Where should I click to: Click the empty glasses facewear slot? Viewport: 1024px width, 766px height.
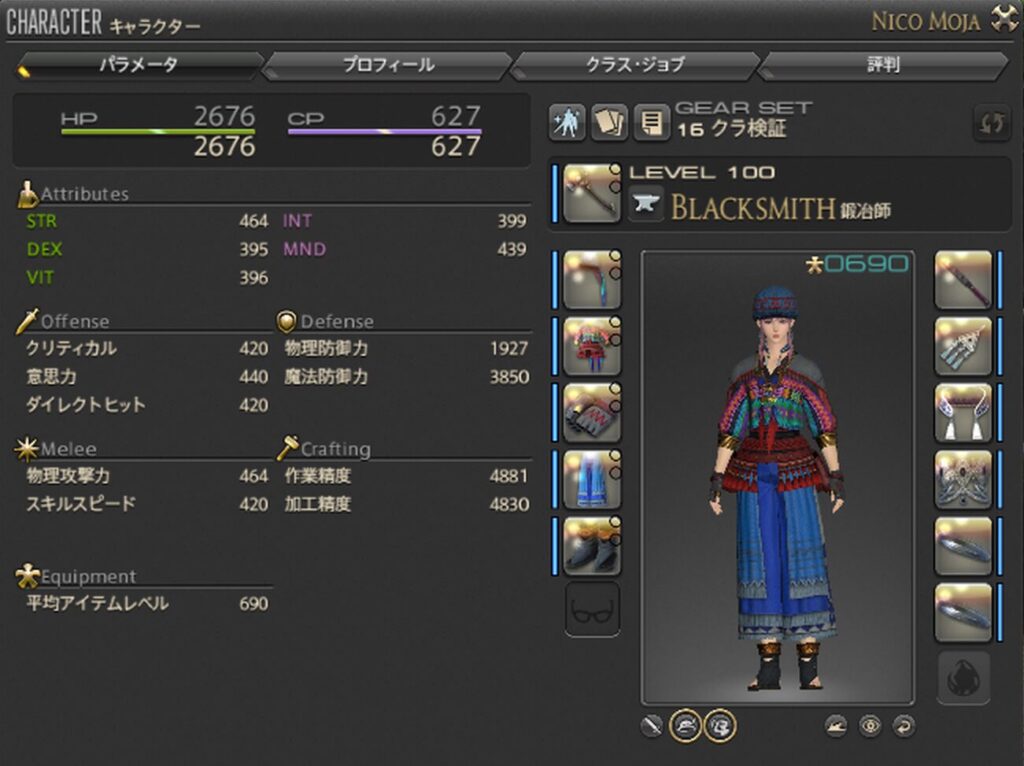tap(592, 609)
